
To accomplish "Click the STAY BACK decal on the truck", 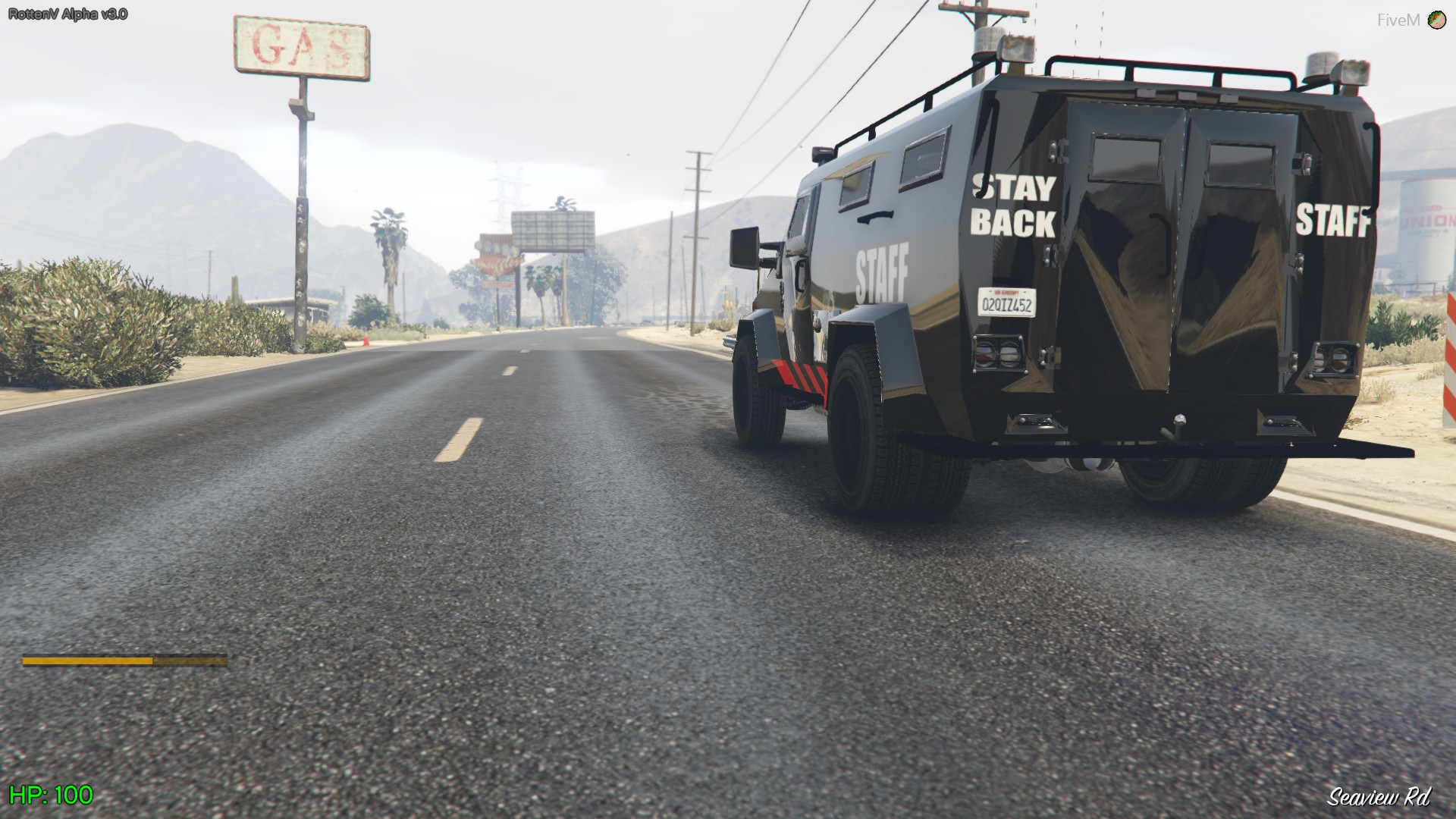I will click(1012, 205).
